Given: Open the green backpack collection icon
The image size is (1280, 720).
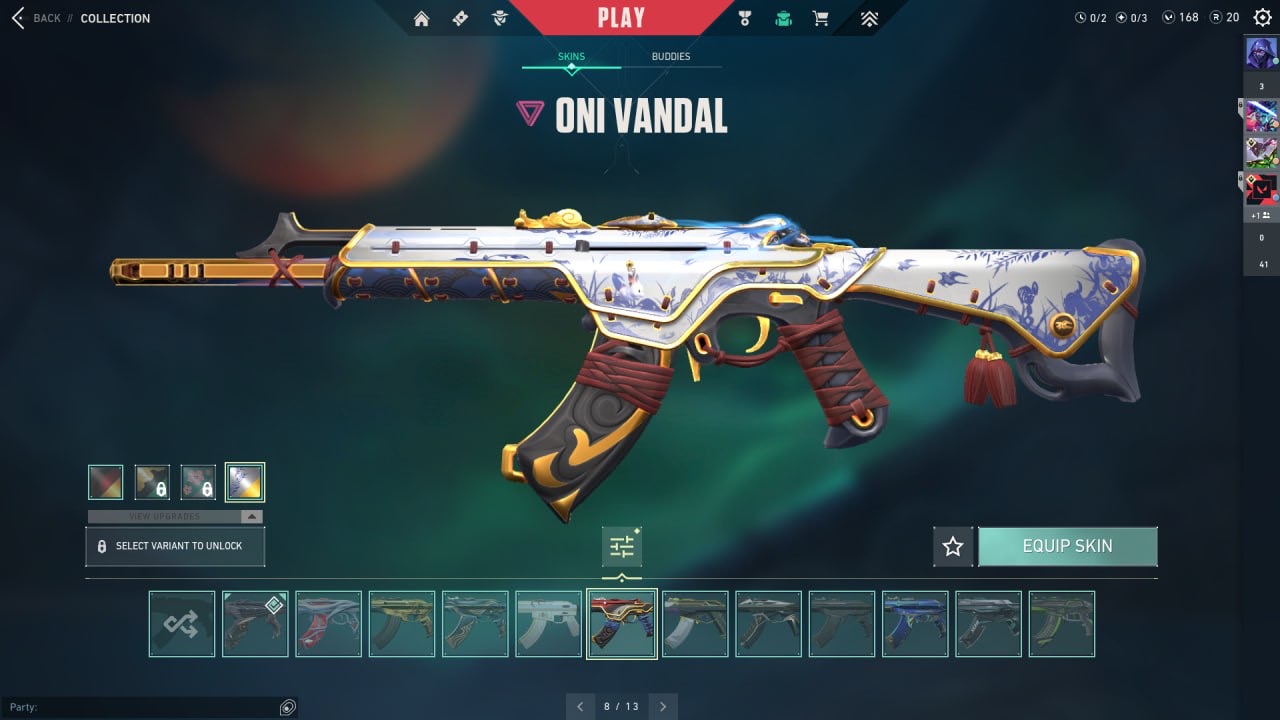Looking at the screenshot, I should (x=783, y=18).
